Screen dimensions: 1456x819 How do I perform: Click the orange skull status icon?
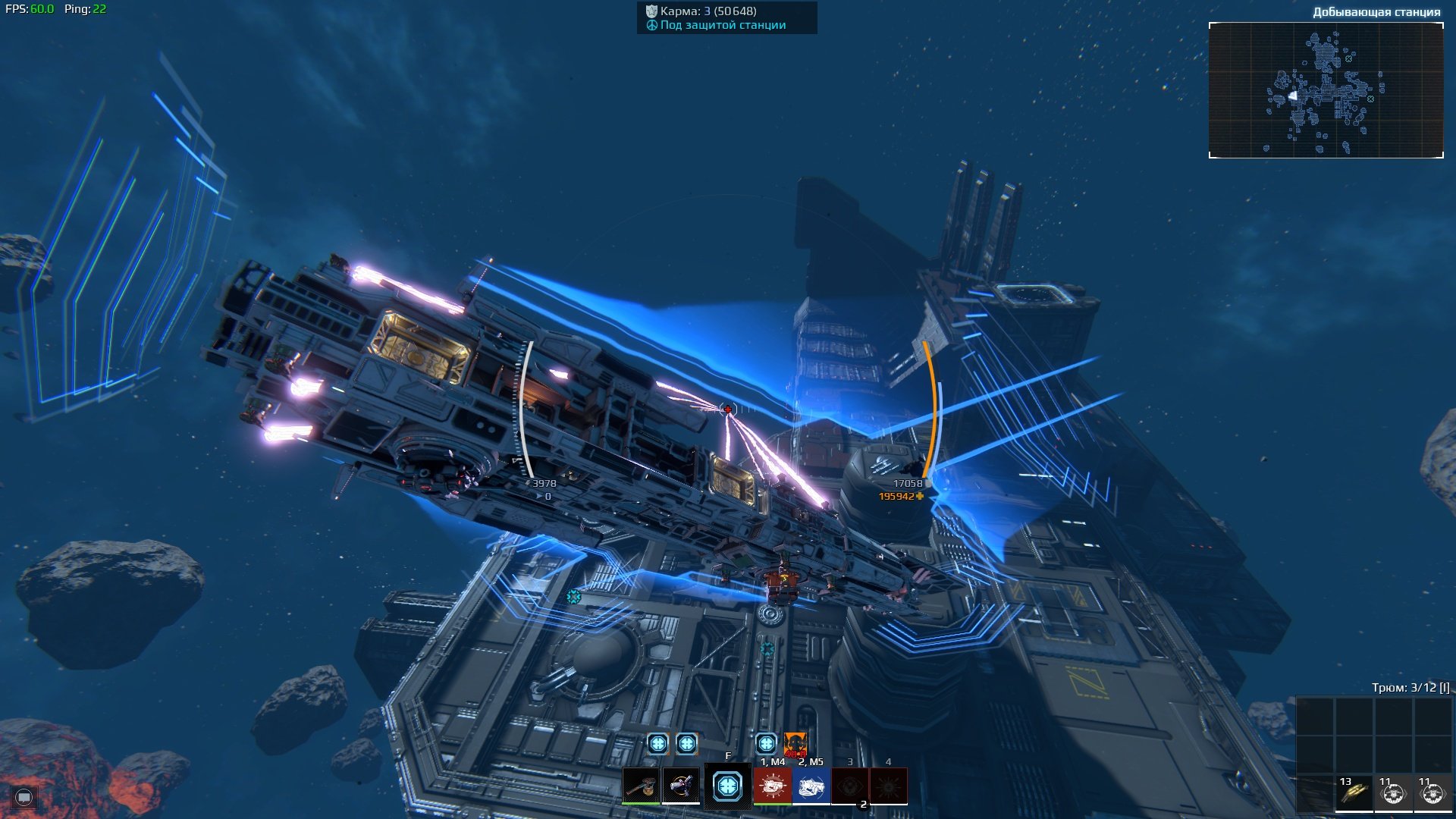click(795, 744)
